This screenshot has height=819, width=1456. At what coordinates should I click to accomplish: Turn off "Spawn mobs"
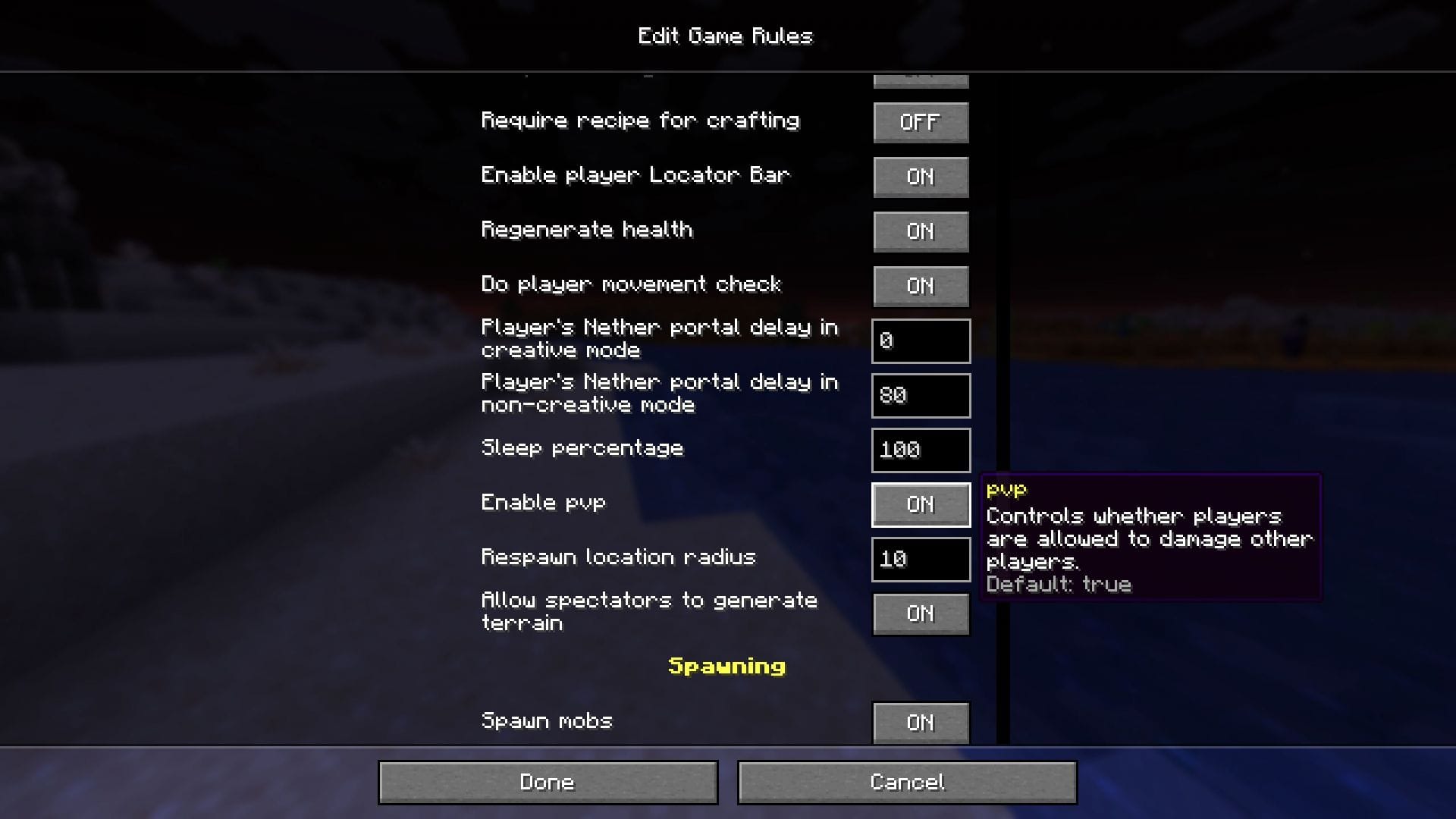pyautogui.click(x=920, y=723)
